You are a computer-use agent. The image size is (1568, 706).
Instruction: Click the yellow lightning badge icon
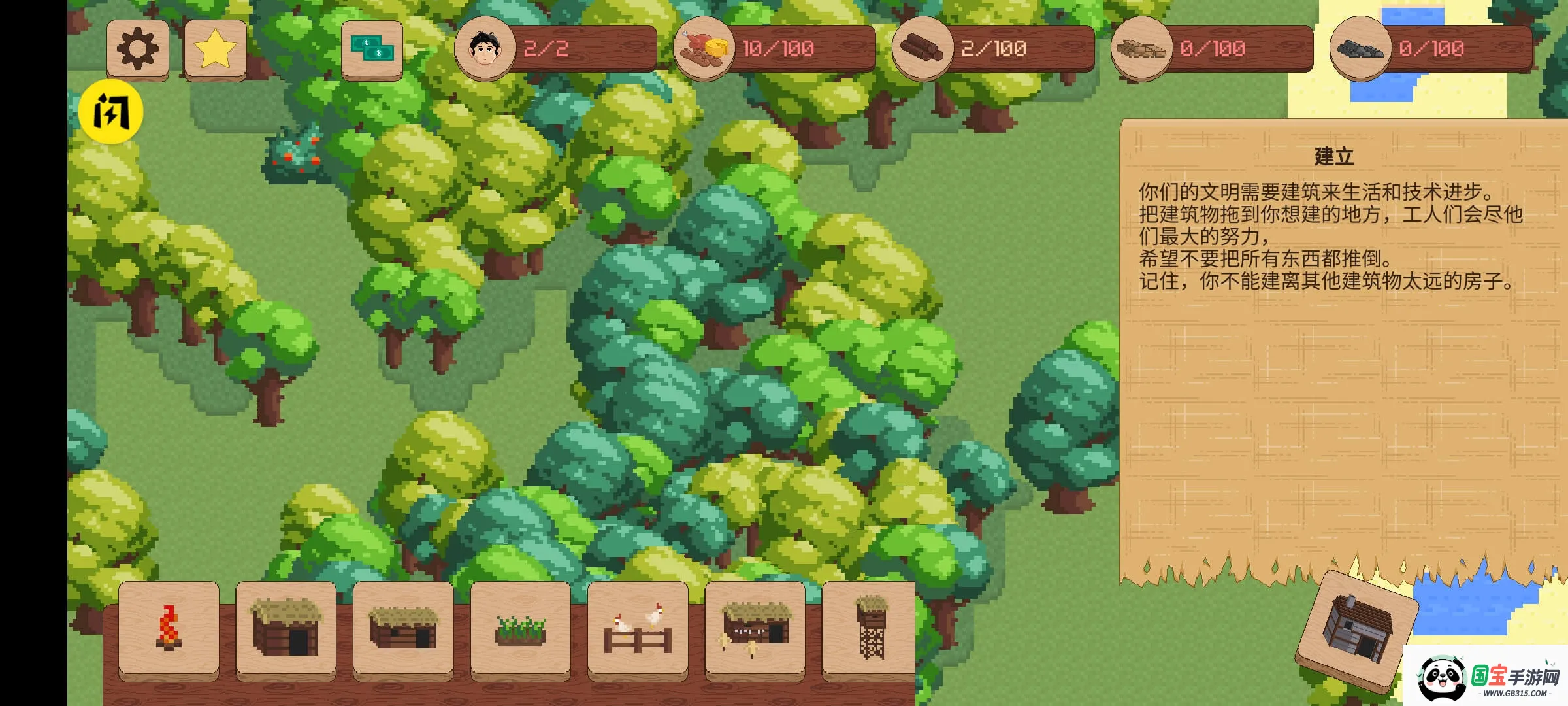(x=111, y=112)
